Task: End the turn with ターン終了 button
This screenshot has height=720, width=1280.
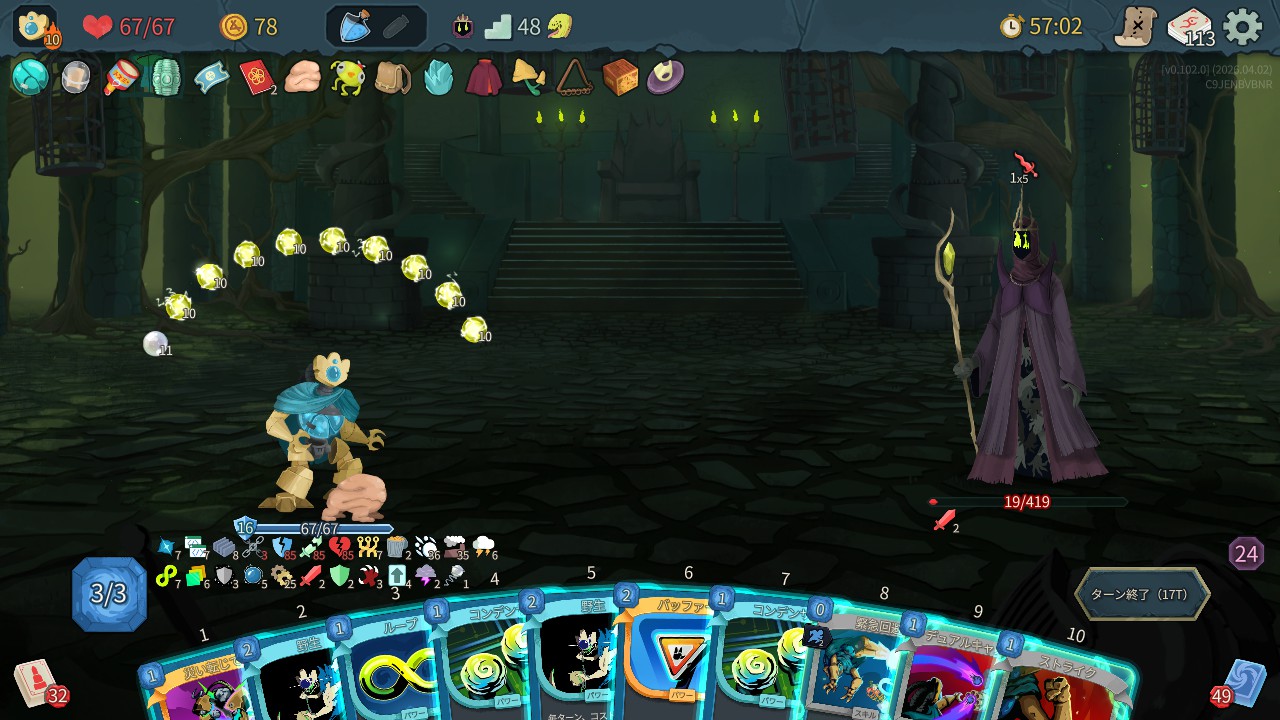Action: coord(1141,594)
